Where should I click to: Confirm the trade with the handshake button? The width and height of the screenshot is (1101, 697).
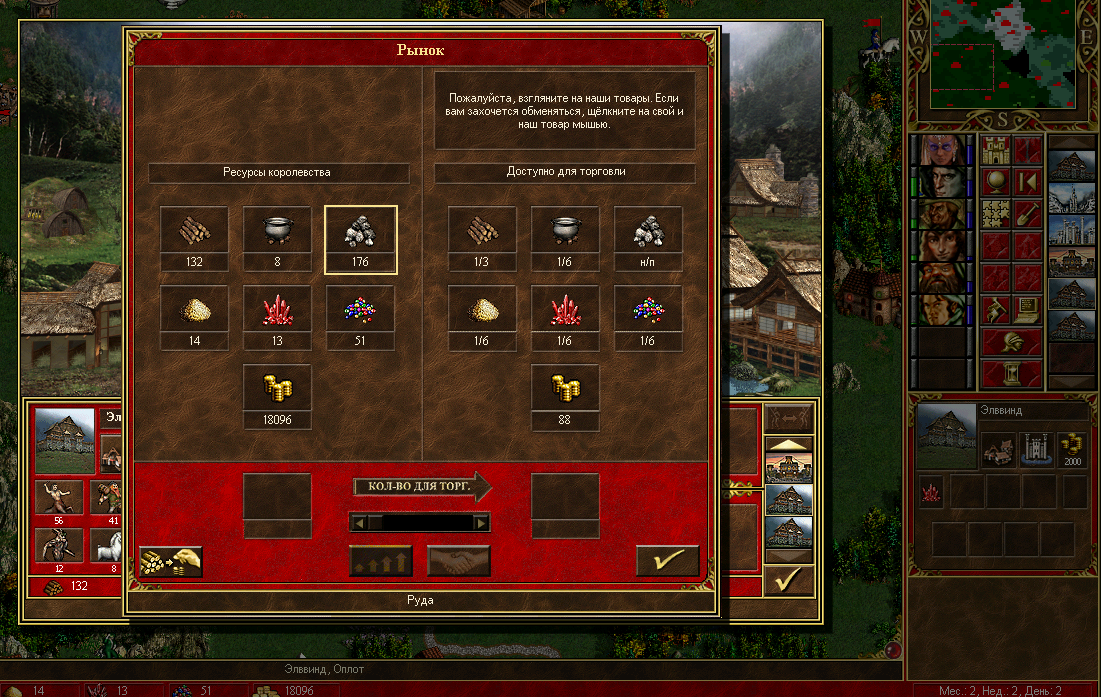pyautogui.click(x=458, y=561)
